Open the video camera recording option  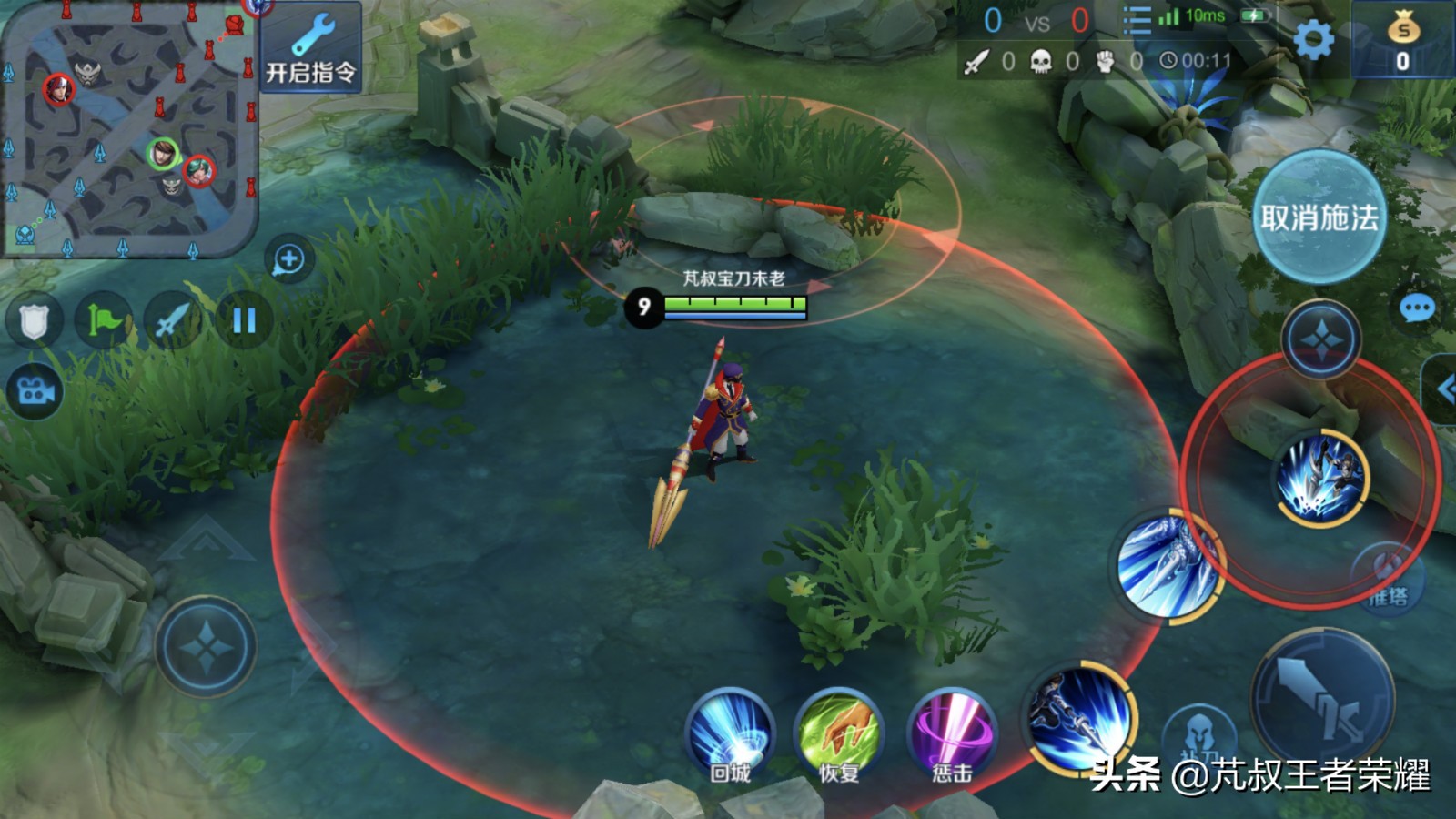(x=35, y=391)
